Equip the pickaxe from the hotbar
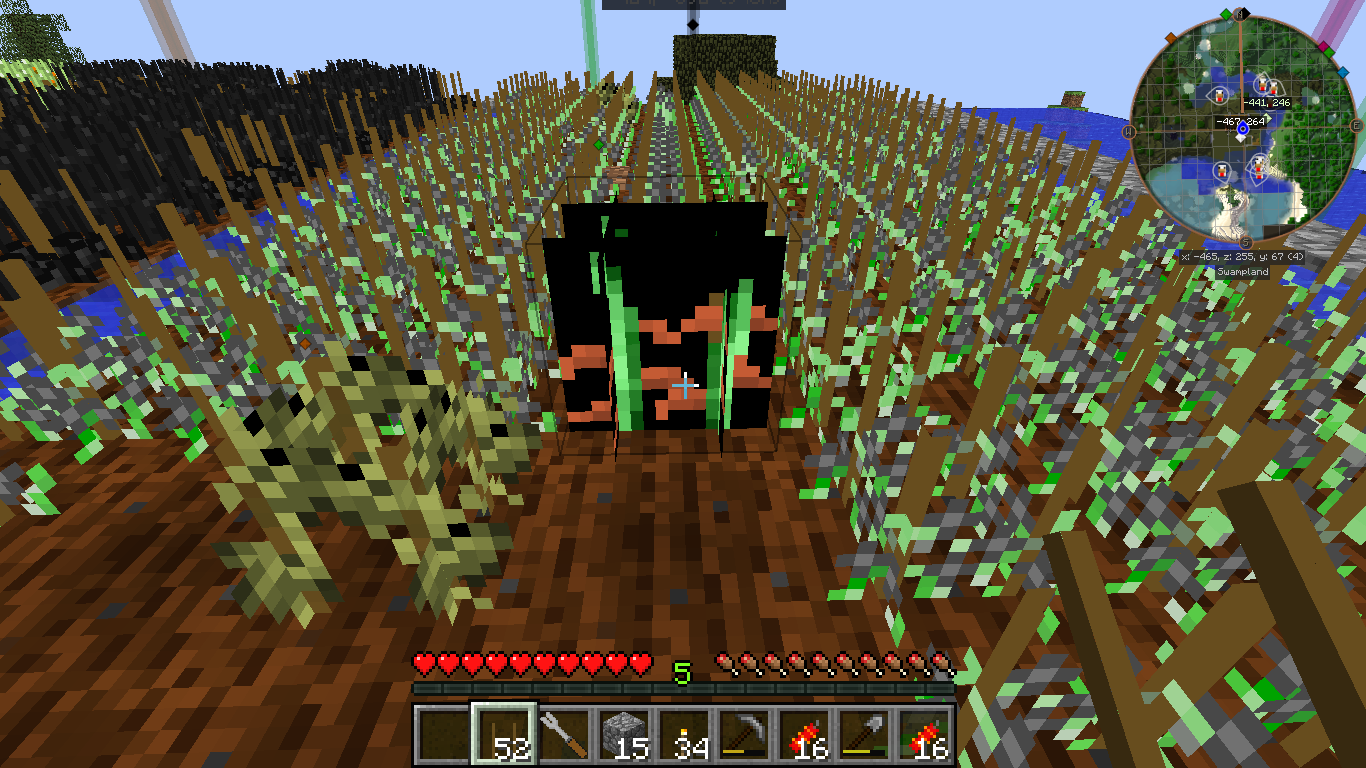This screenshot has height=768, width=1366. (x=744, y=735)
